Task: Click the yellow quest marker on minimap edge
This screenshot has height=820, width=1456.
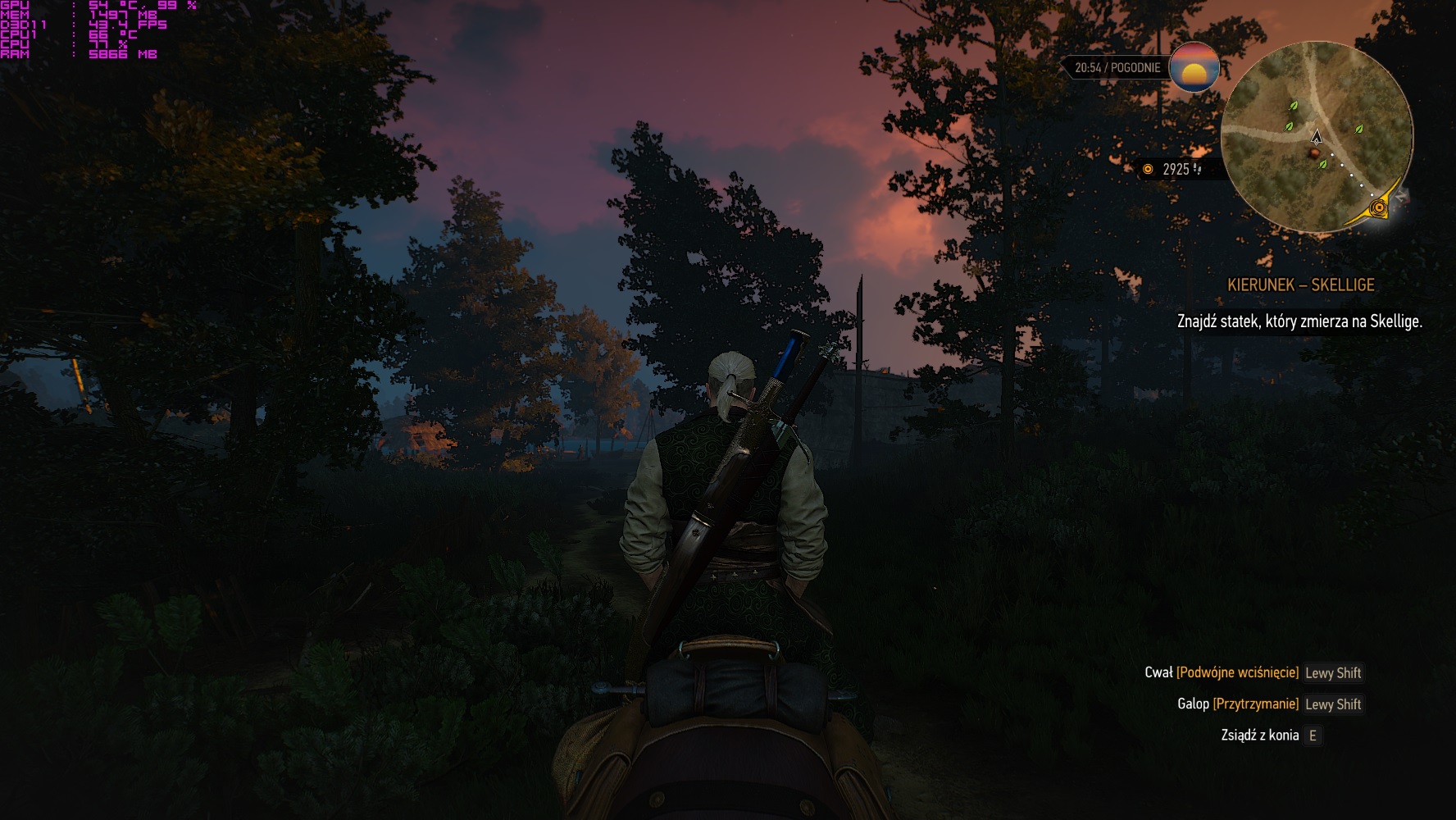Action: click(1380, 208)
